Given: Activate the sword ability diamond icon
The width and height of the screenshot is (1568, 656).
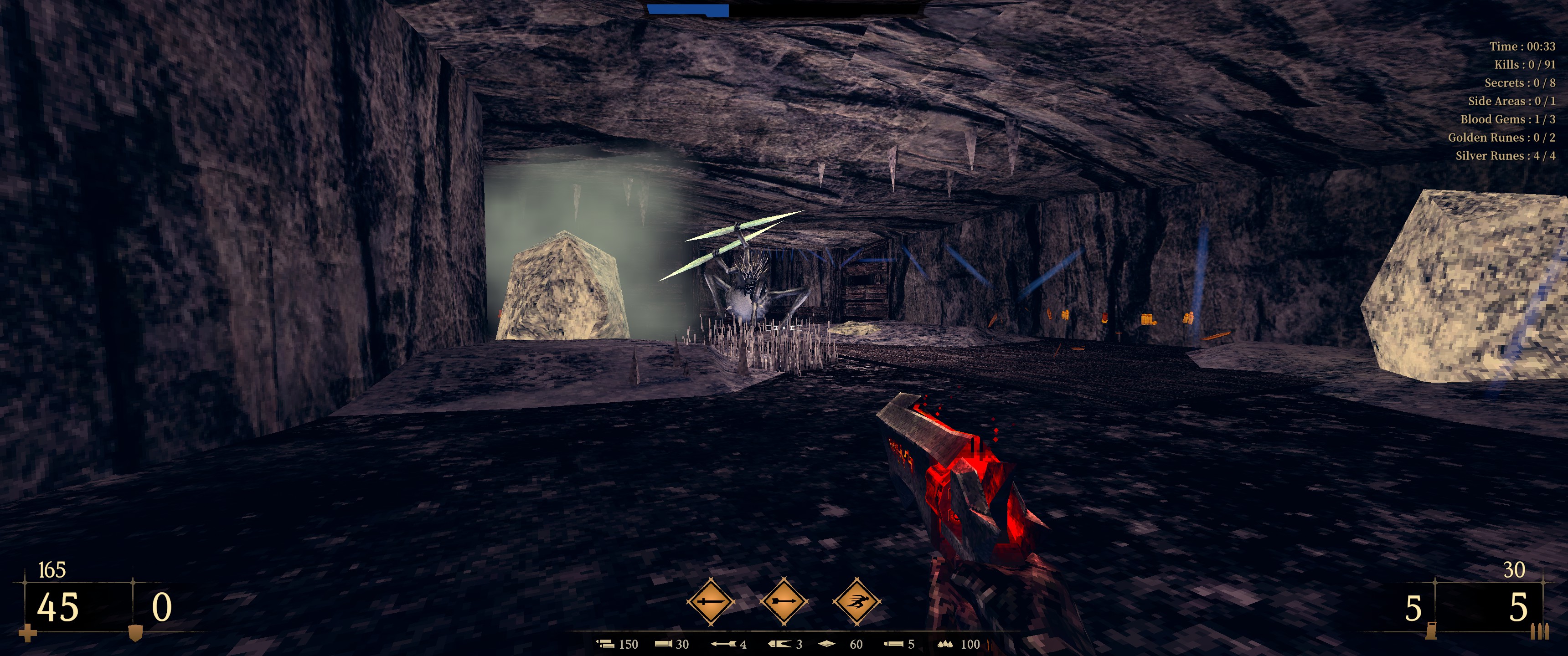Looking at the screenshot, I should 710,601.
